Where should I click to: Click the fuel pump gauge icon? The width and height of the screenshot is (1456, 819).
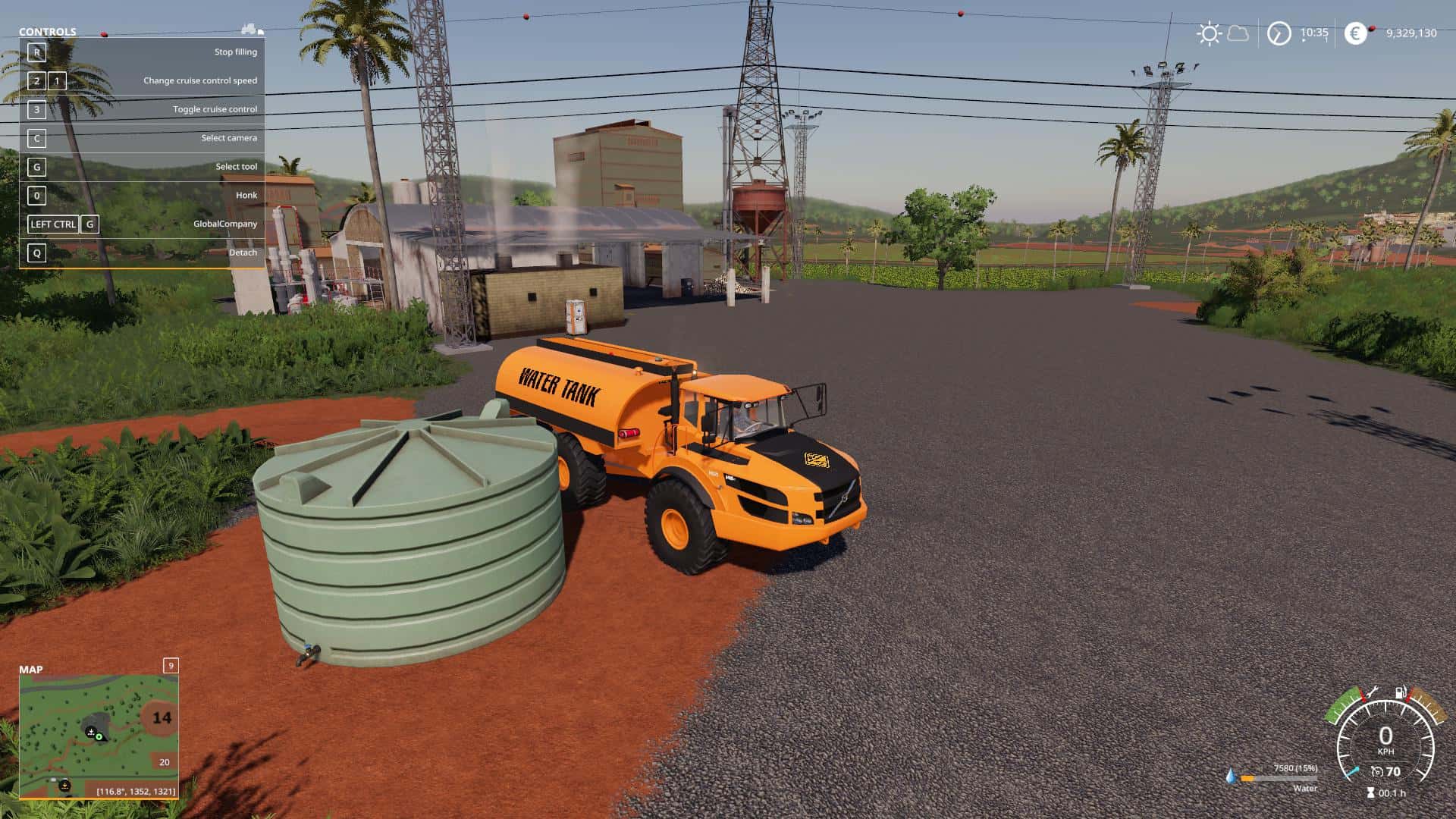click(x=1400, y=692)
